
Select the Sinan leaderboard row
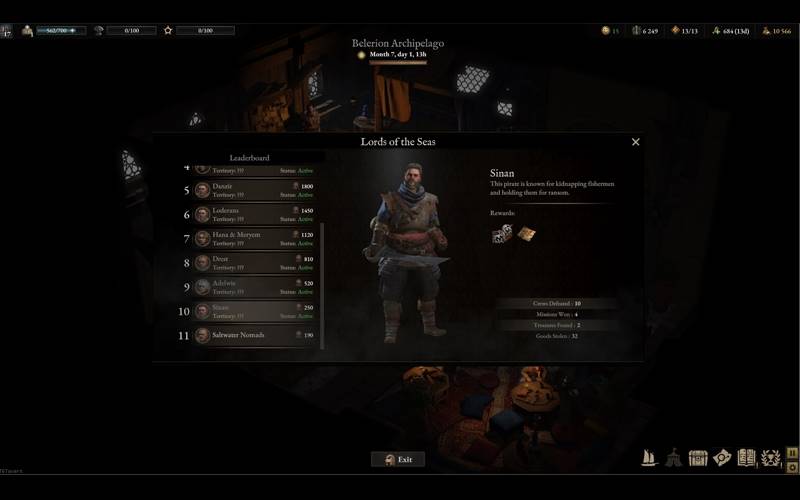(x=254, y=311)
